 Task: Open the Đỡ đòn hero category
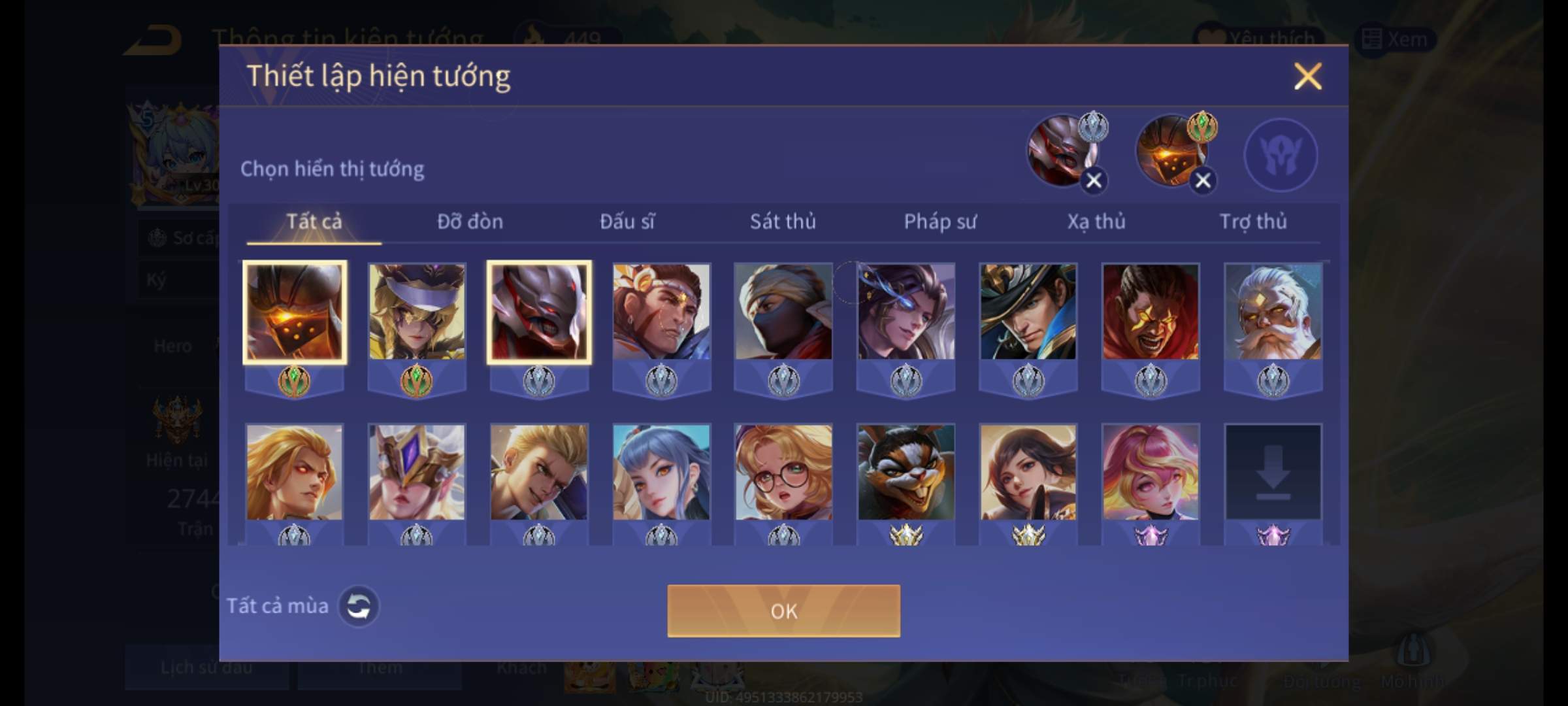(x=470, y=222)
